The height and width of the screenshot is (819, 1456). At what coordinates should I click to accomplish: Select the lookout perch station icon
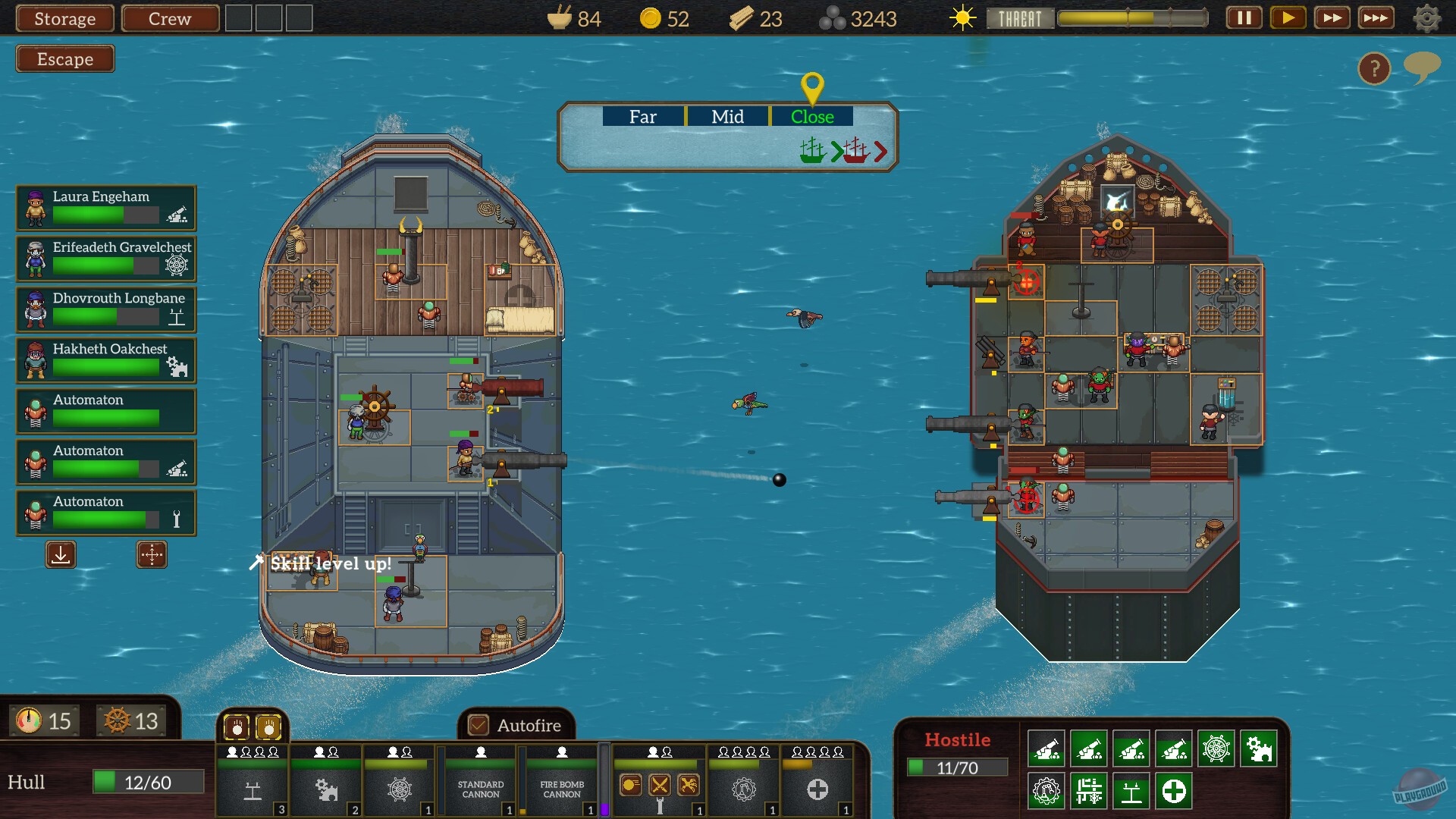253,789
